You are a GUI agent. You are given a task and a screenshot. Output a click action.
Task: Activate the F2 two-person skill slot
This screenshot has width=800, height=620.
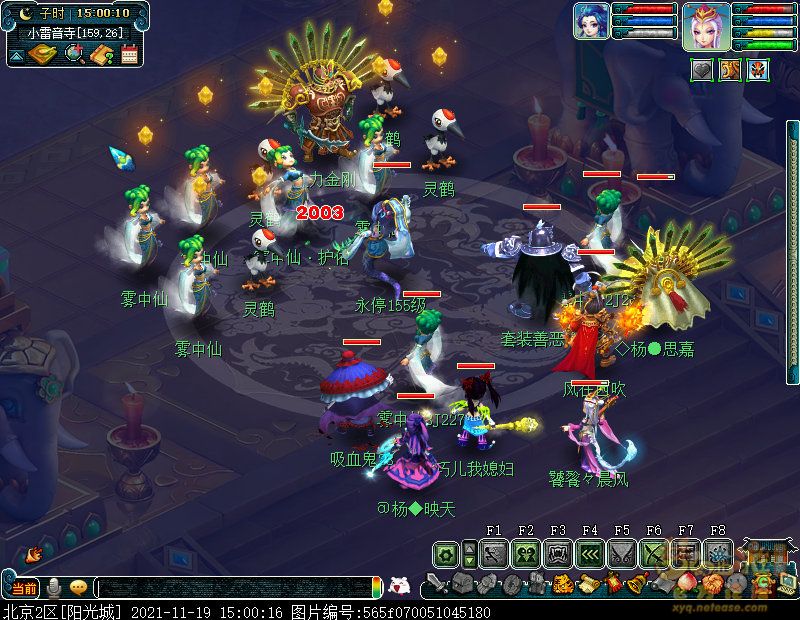tap(526, 554)
